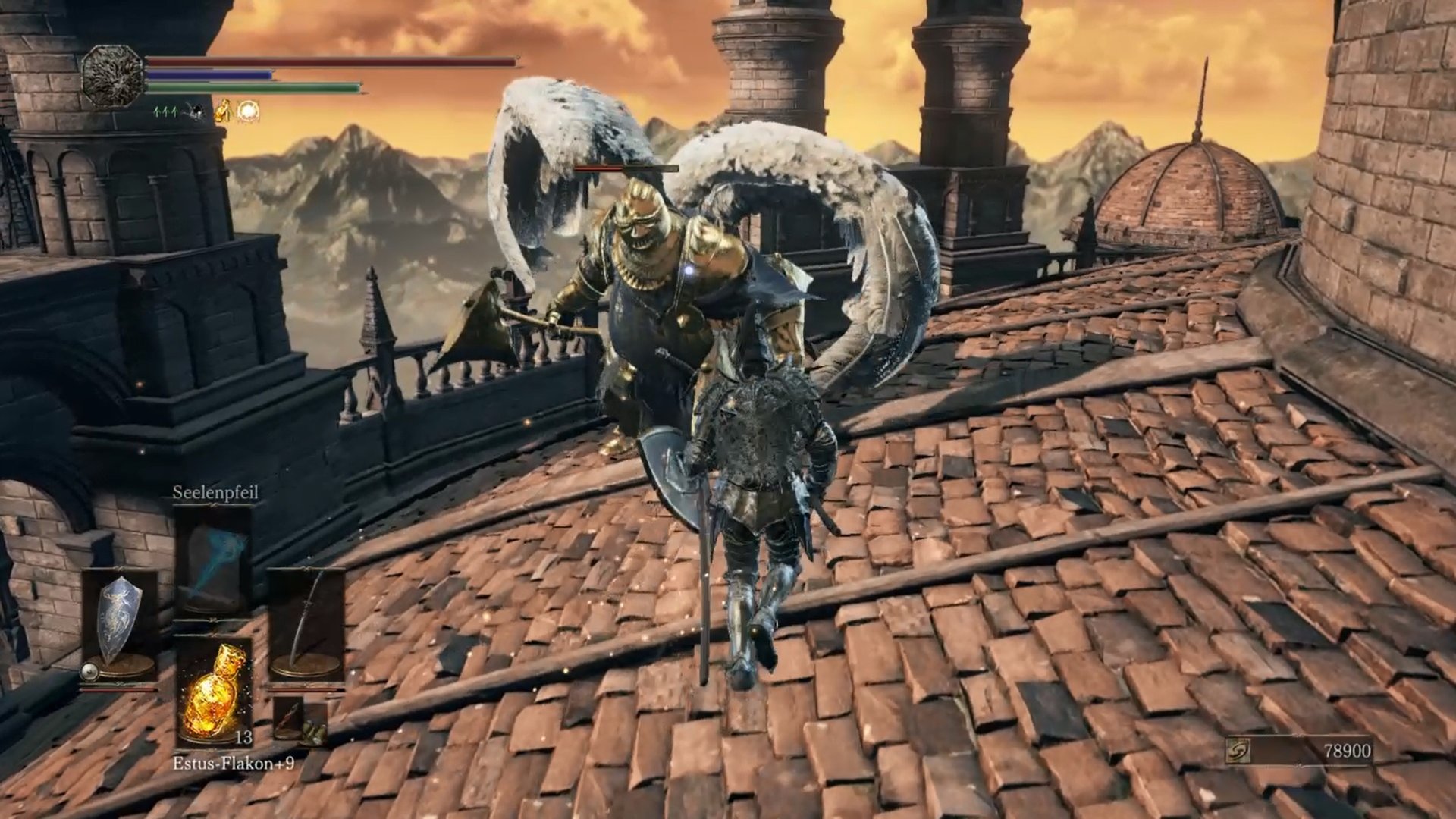Click the small round bell icon near the shield slot
The image size is (1456, 819).
(89, 673)
